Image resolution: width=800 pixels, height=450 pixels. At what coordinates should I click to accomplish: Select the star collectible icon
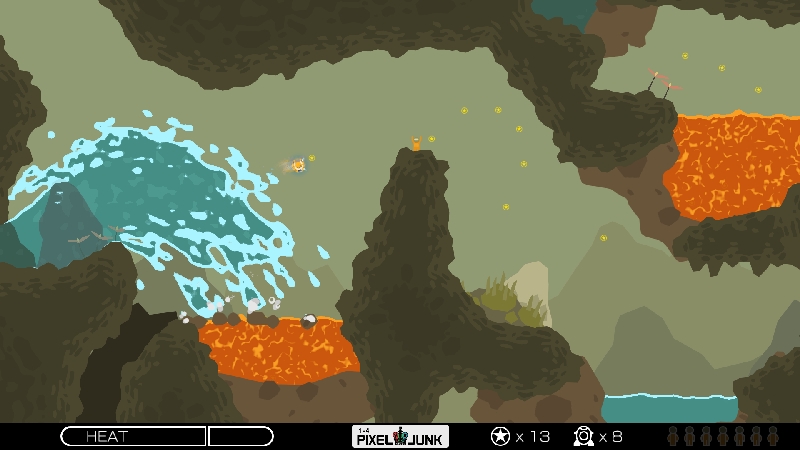coord(499,436)
